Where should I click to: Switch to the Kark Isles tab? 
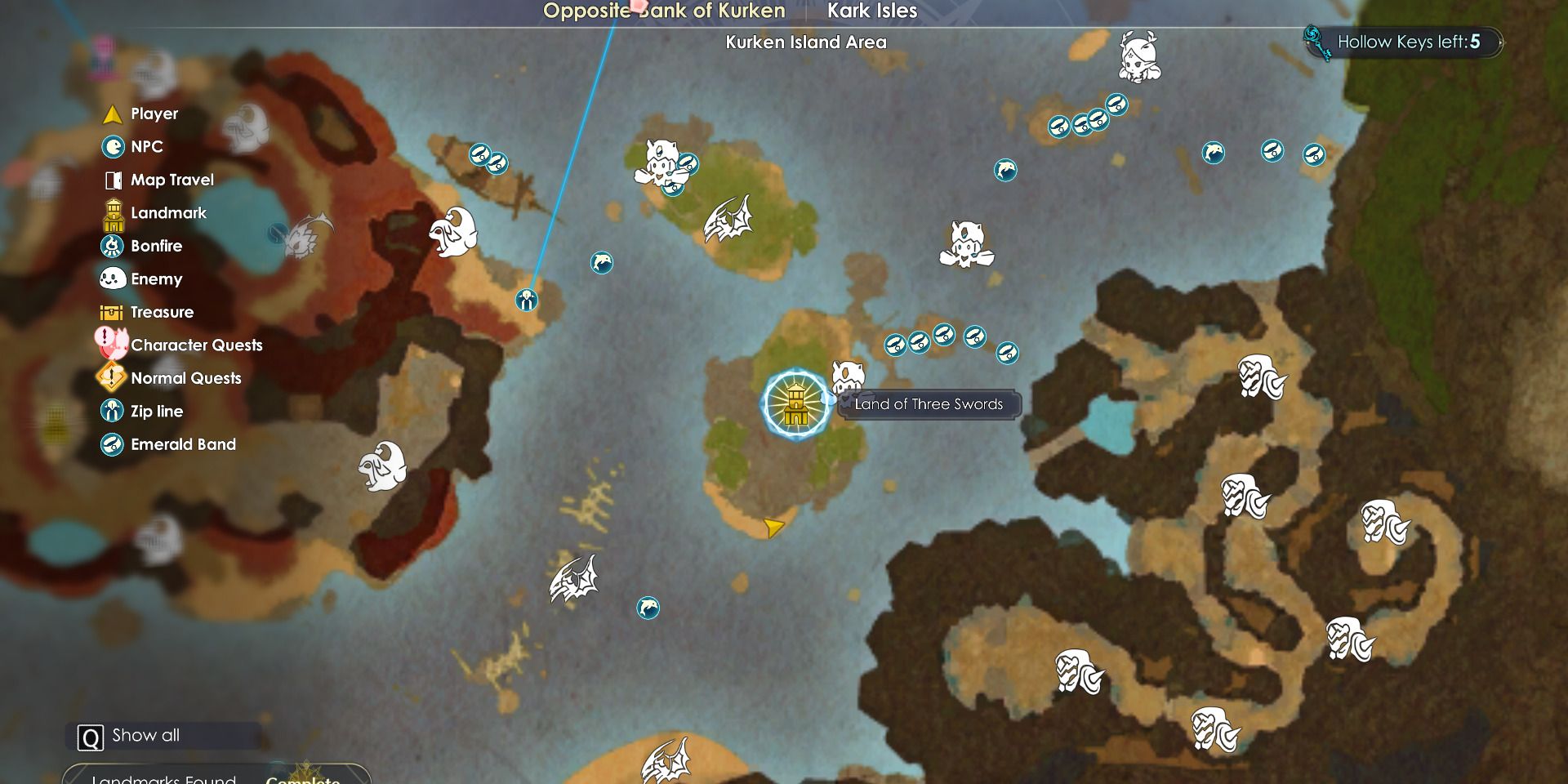point(872,11)
